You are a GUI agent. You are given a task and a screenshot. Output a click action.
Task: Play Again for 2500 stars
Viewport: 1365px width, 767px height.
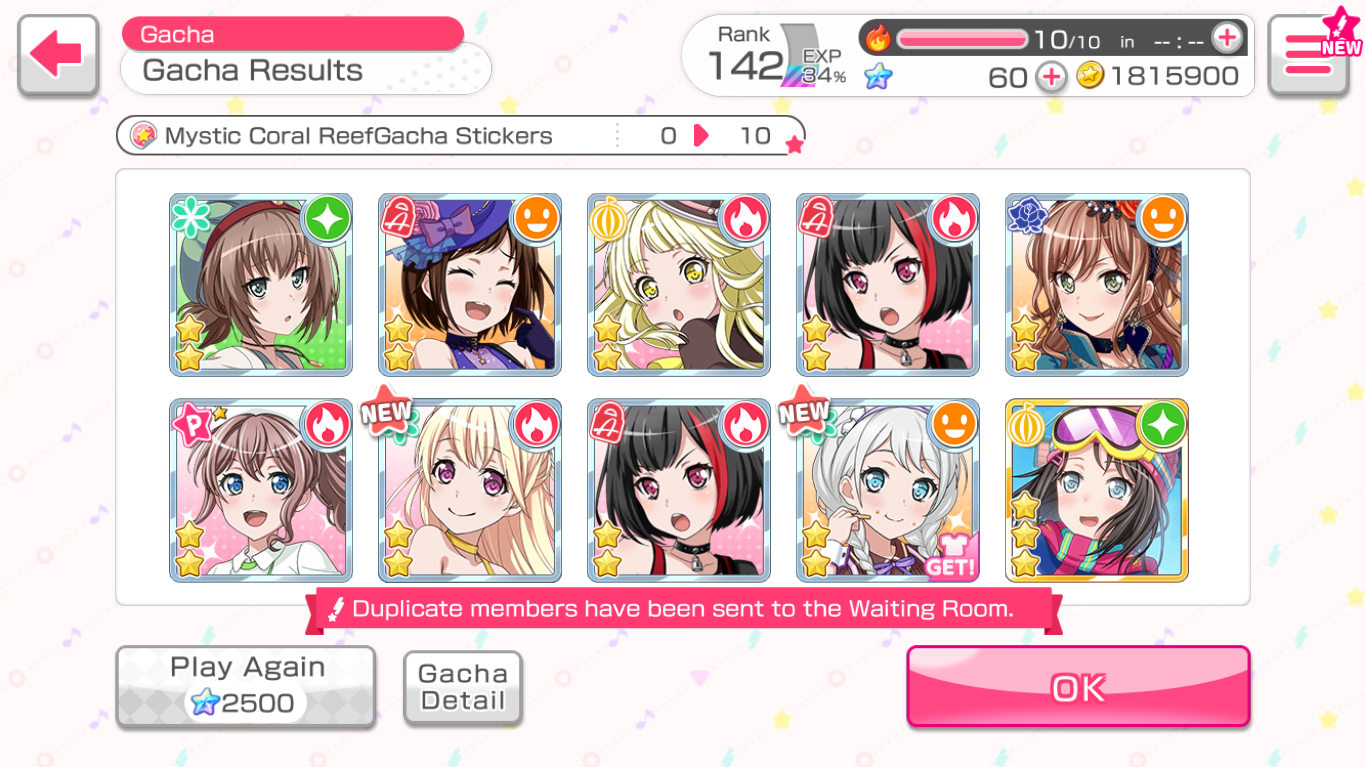click(246, 686)
